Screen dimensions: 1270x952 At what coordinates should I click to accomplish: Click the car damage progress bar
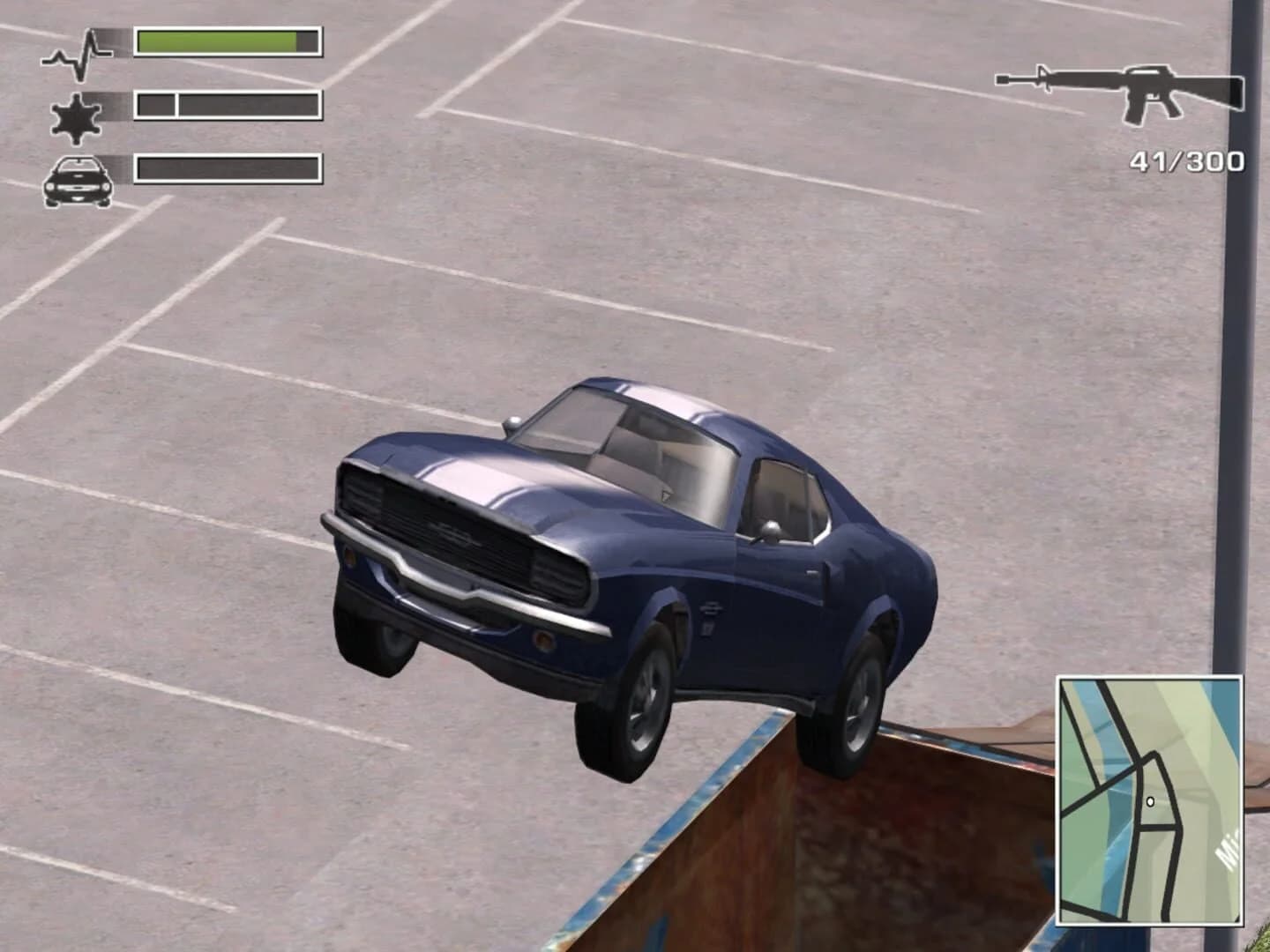225,167
